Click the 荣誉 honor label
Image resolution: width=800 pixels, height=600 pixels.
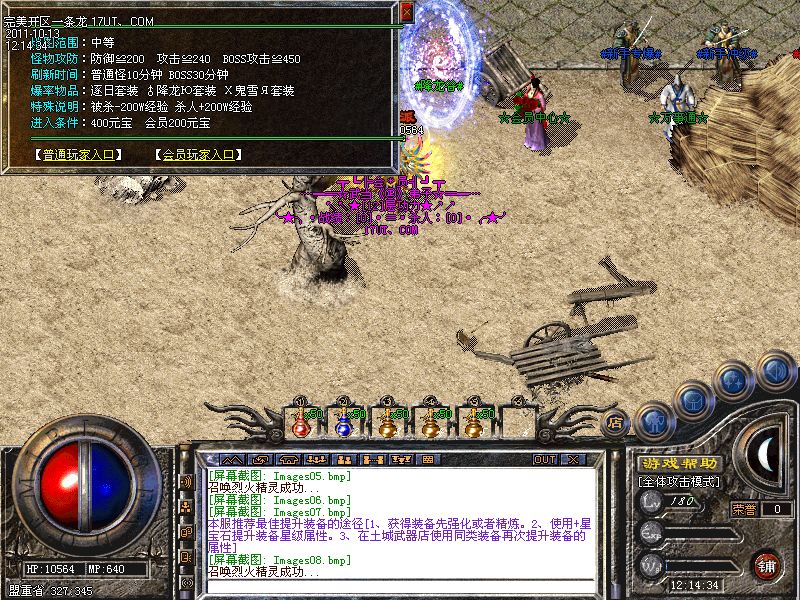click(743, 509)
